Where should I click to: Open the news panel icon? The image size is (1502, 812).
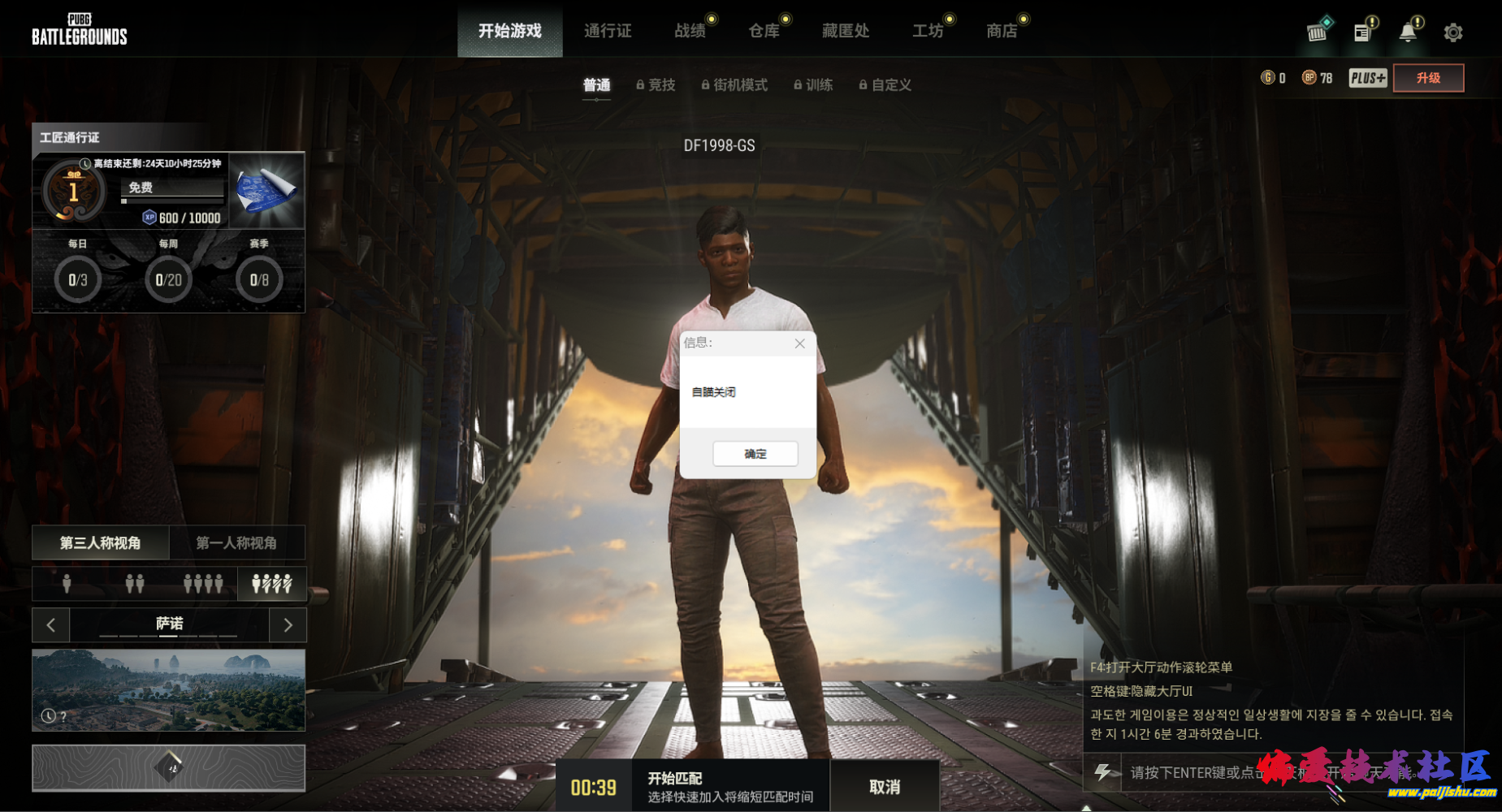pos(1363,30)
